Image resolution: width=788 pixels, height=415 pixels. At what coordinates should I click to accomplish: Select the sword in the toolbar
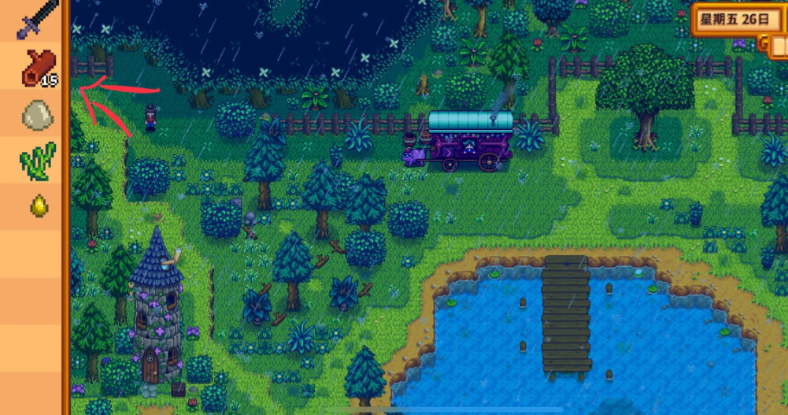pos(35,19)
